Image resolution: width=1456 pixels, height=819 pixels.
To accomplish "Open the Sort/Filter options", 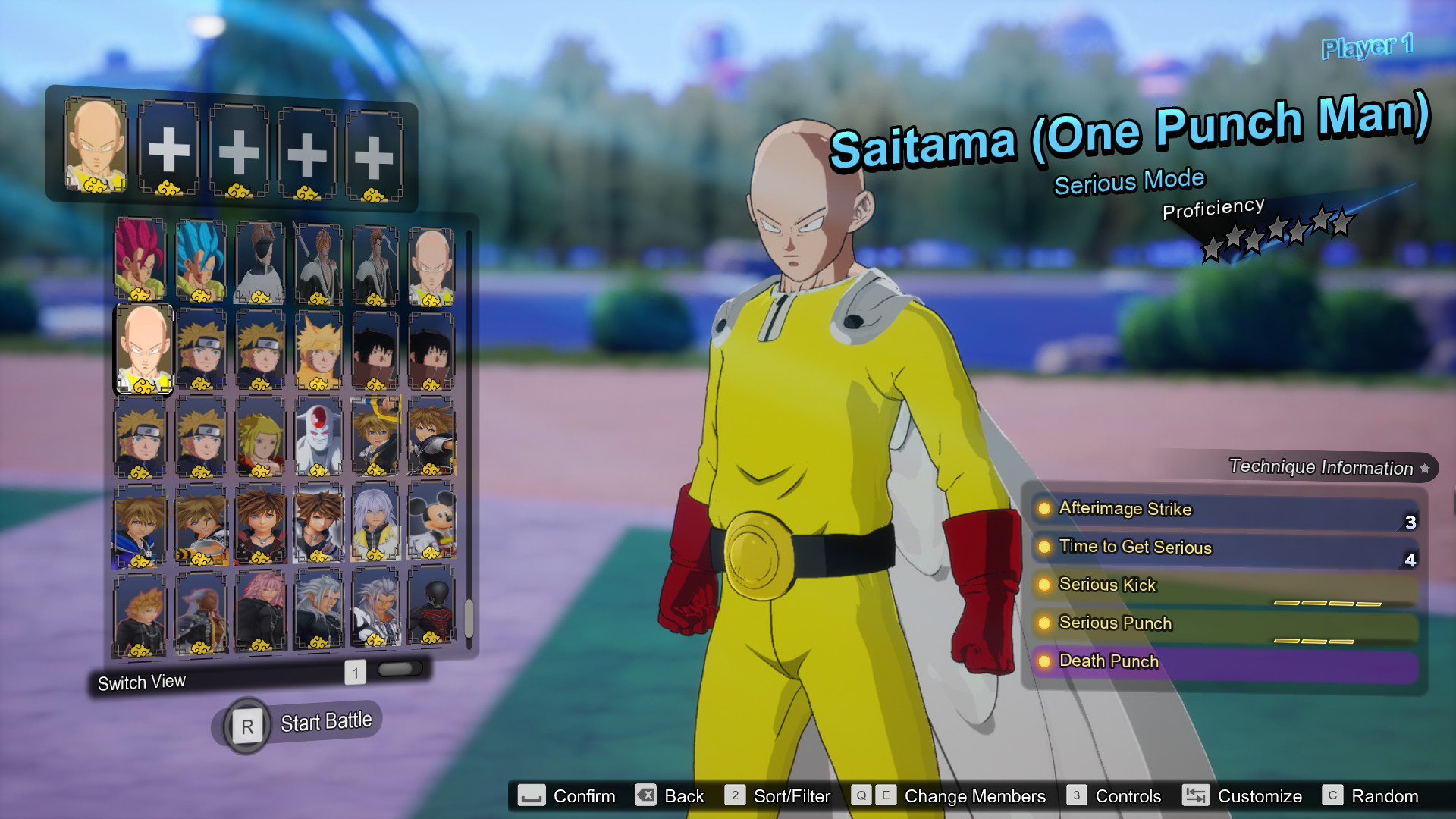I will click(792, 796).
